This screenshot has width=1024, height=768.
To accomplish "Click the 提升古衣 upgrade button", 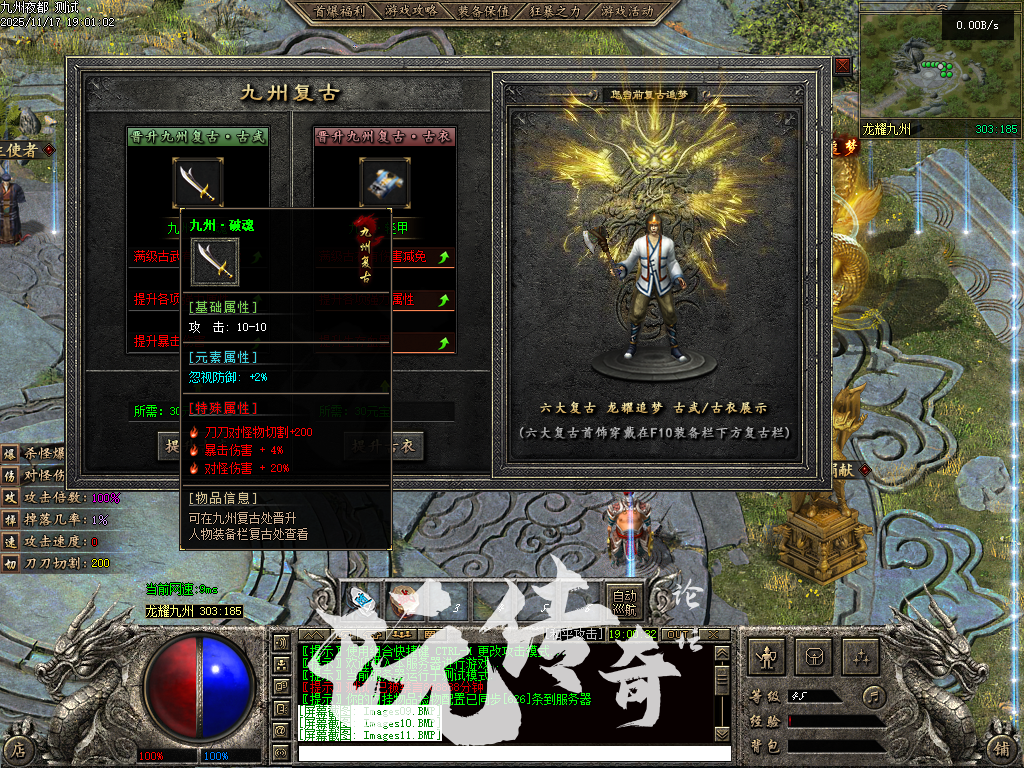I will [x=385, y=446].
